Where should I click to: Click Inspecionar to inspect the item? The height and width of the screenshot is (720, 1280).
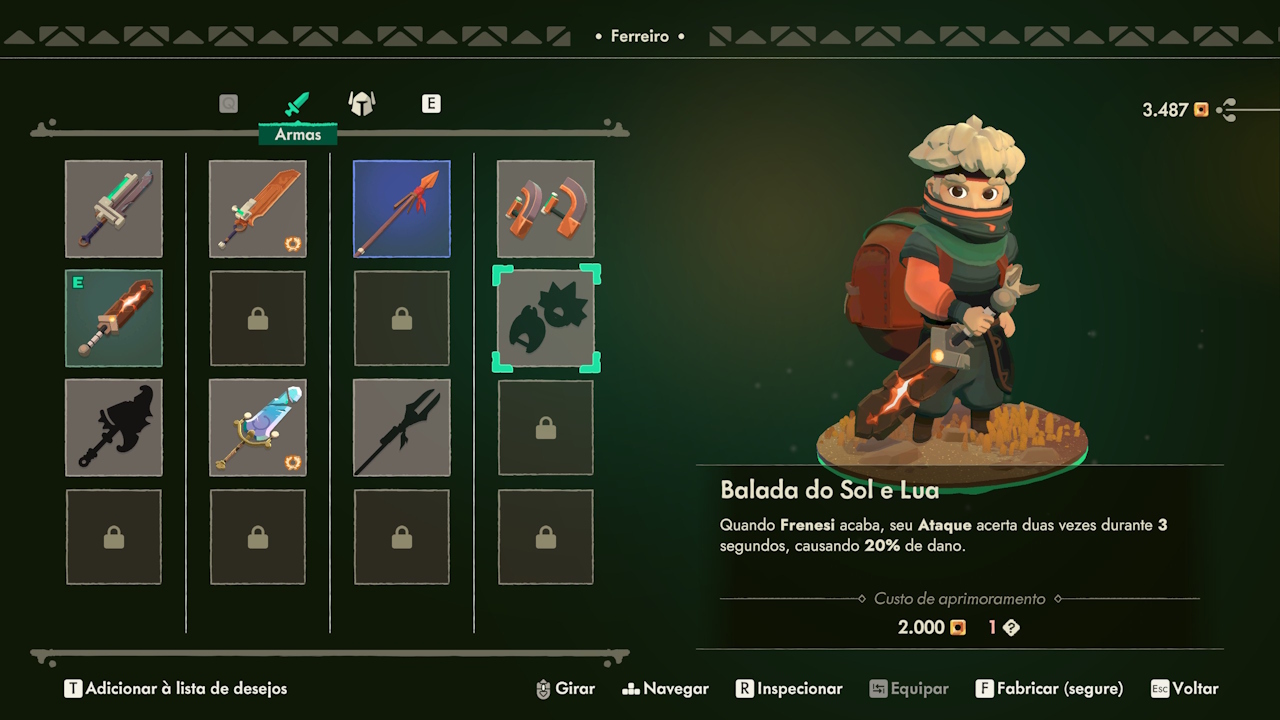[788, 689]
